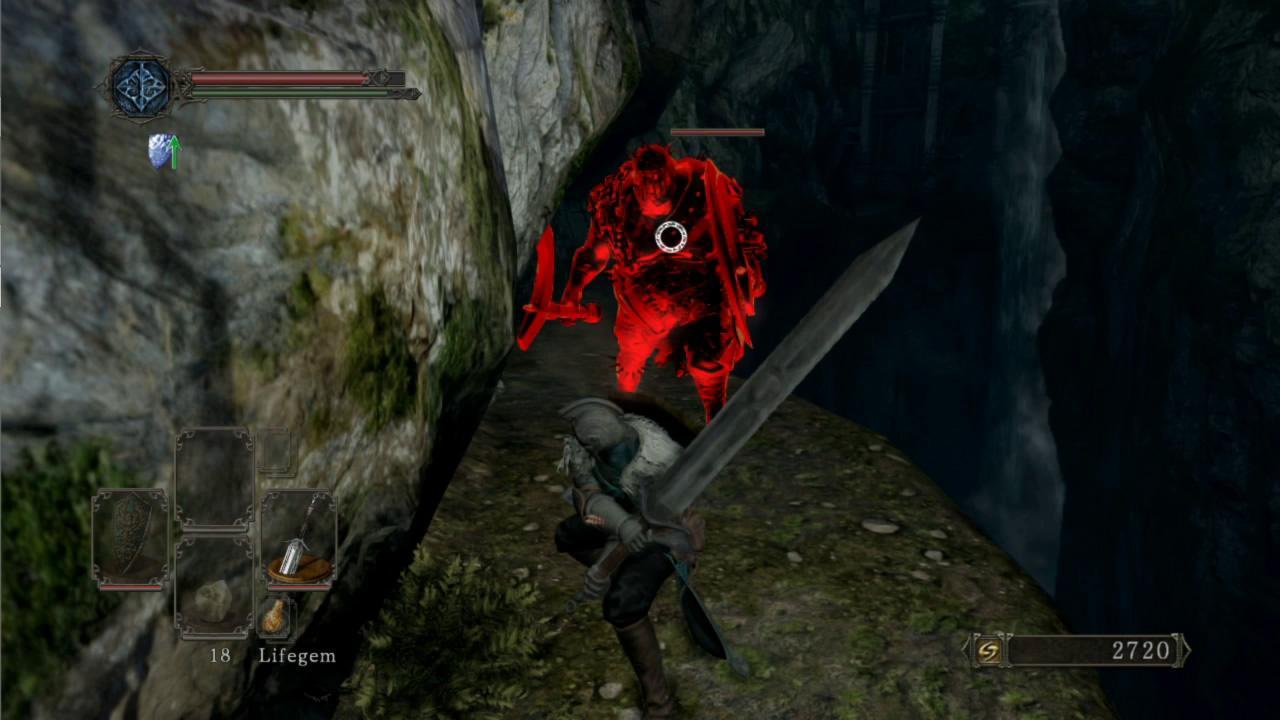The height and width of the screenshot is (720, 1280).
Task: Click the small orange flask next-item icon
Action: point(274,617)
